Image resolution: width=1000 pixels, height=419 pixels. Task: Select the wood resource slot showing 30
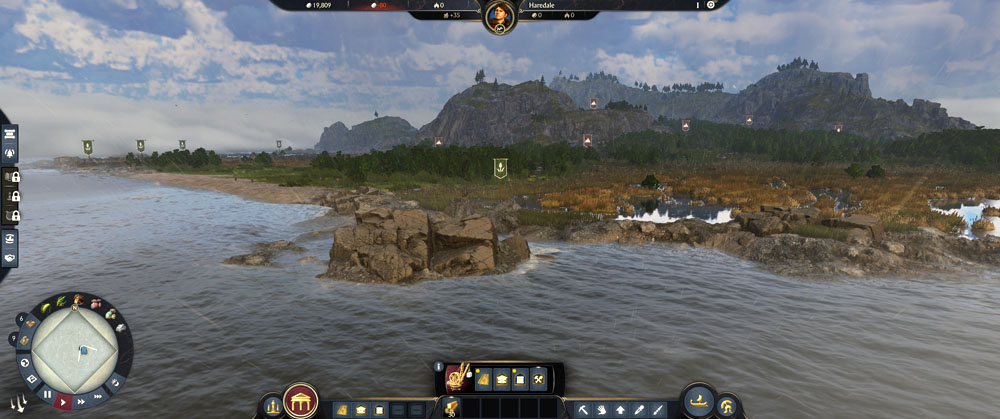pyautogui.click(x=451, y=407)
